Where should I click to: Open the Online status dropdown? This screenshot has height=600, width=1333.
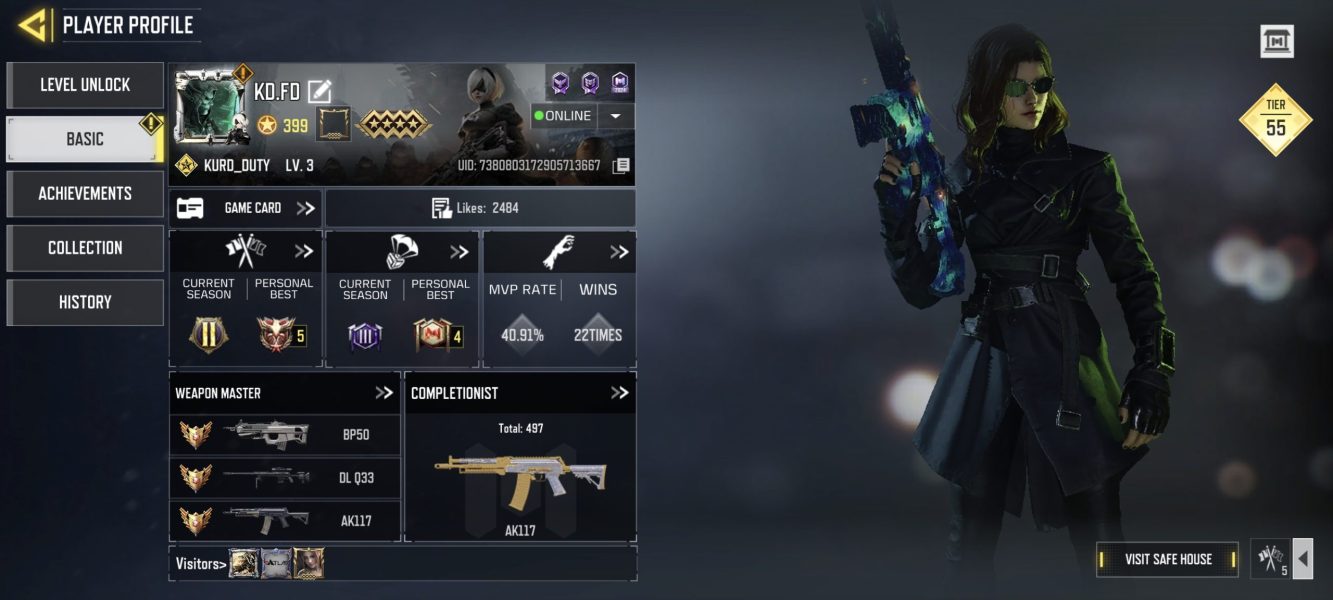coord(615,116)
